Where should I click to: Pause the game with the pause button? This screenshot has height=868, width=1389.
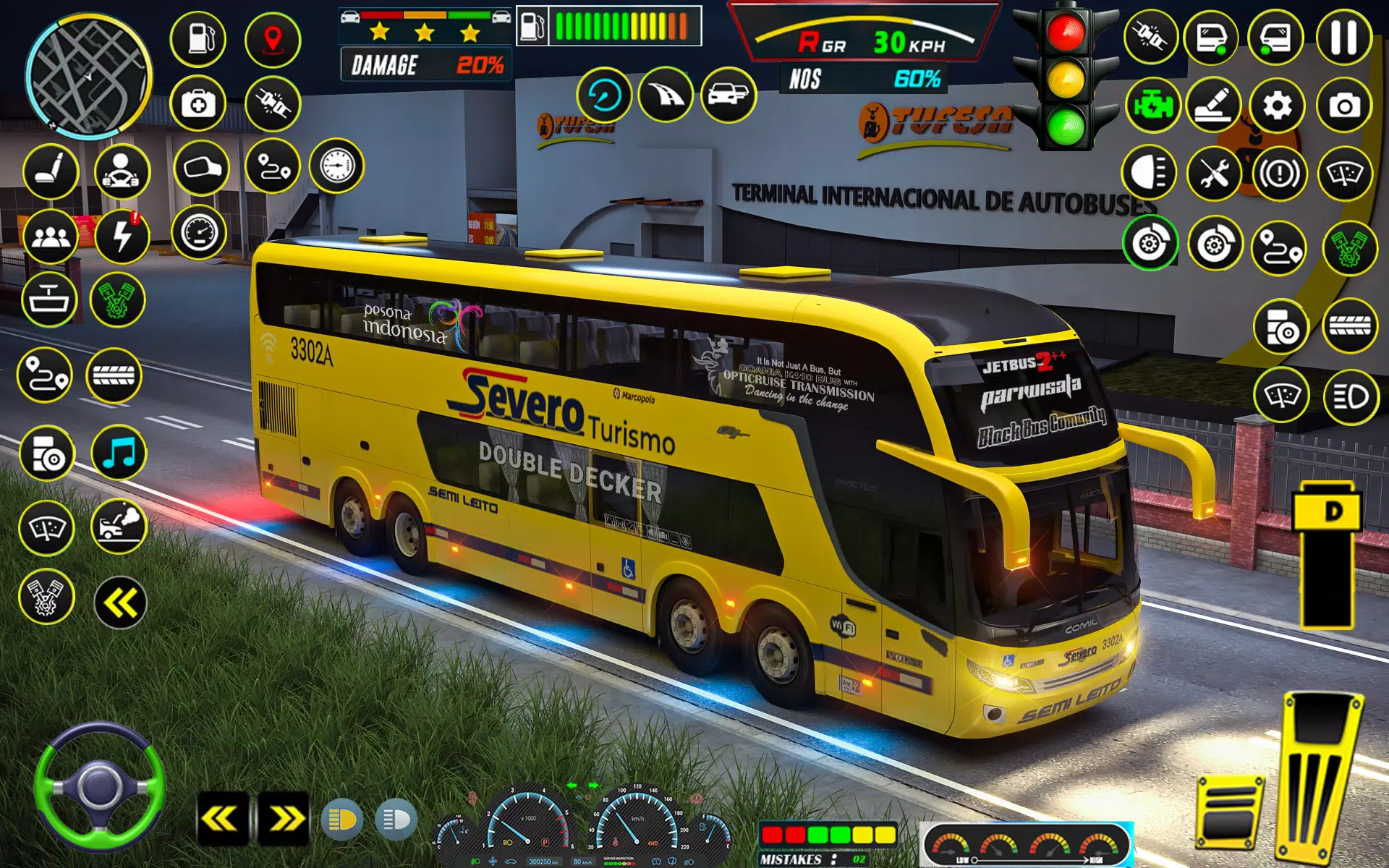pyautogui.click(x=1344, y=38)
